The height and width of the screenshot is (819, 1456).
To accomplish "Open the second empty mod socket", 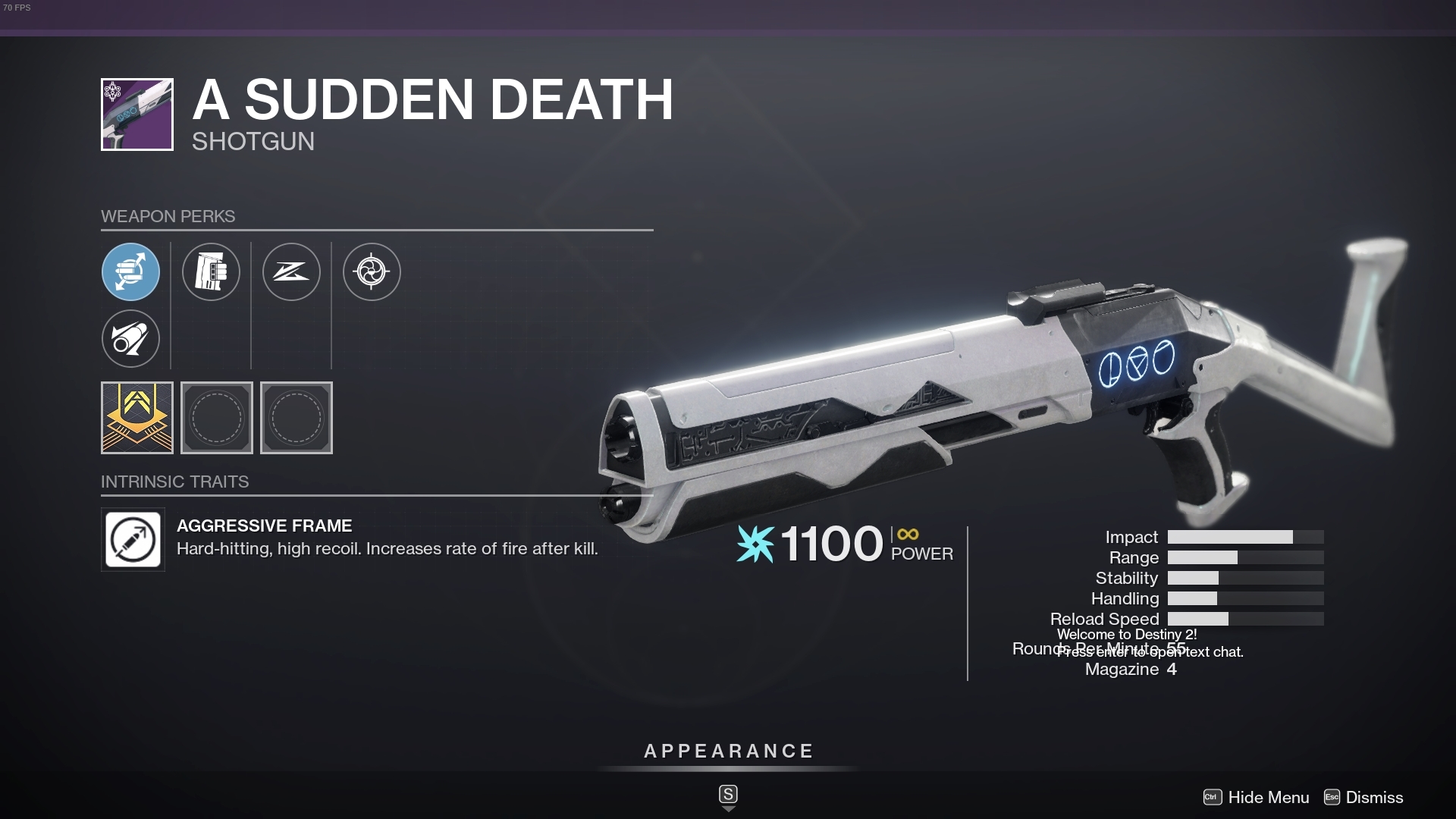I will (297, 418).
